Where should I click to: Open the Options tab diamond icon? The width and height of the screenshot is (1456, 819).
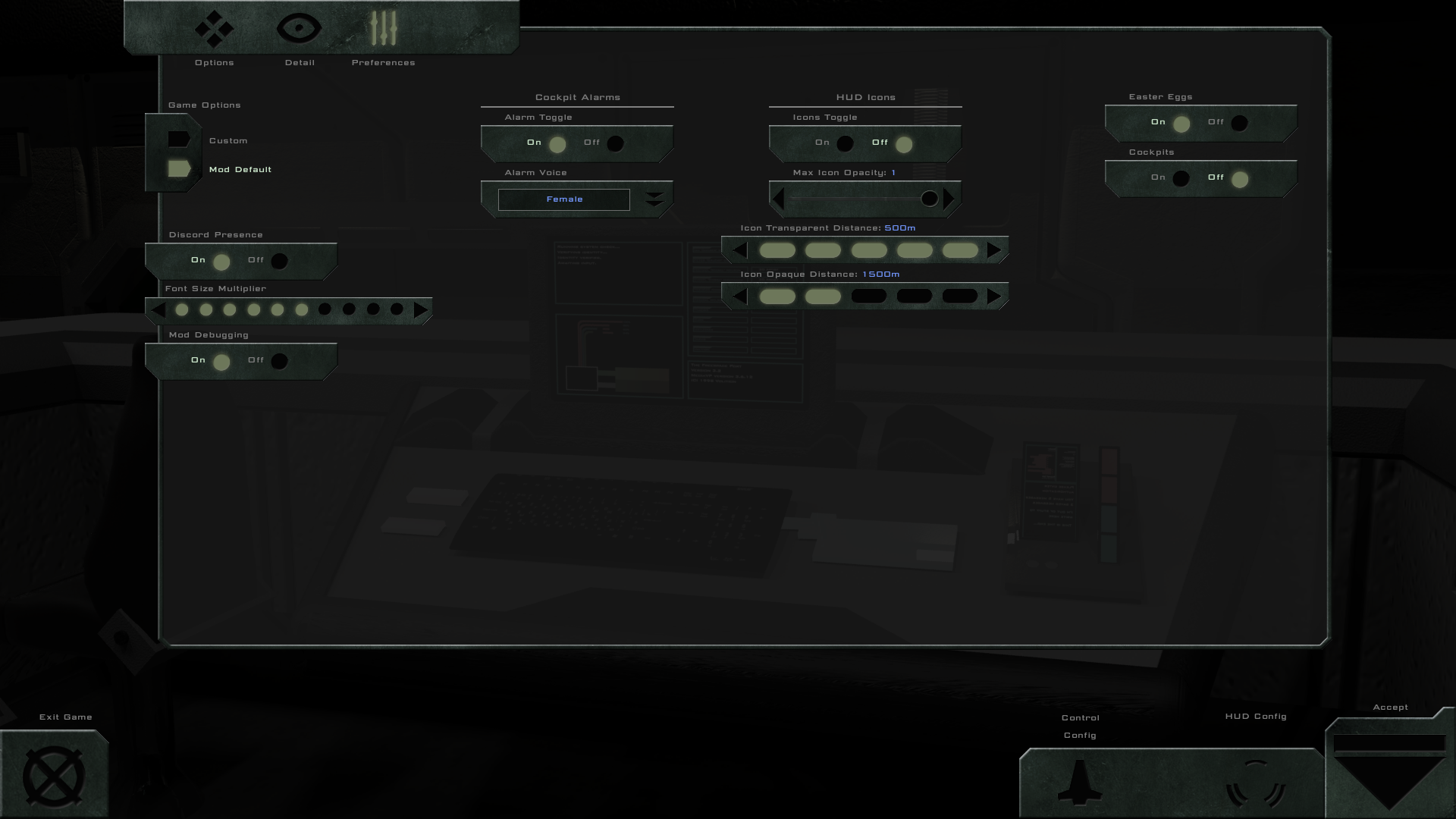(214, 29)
